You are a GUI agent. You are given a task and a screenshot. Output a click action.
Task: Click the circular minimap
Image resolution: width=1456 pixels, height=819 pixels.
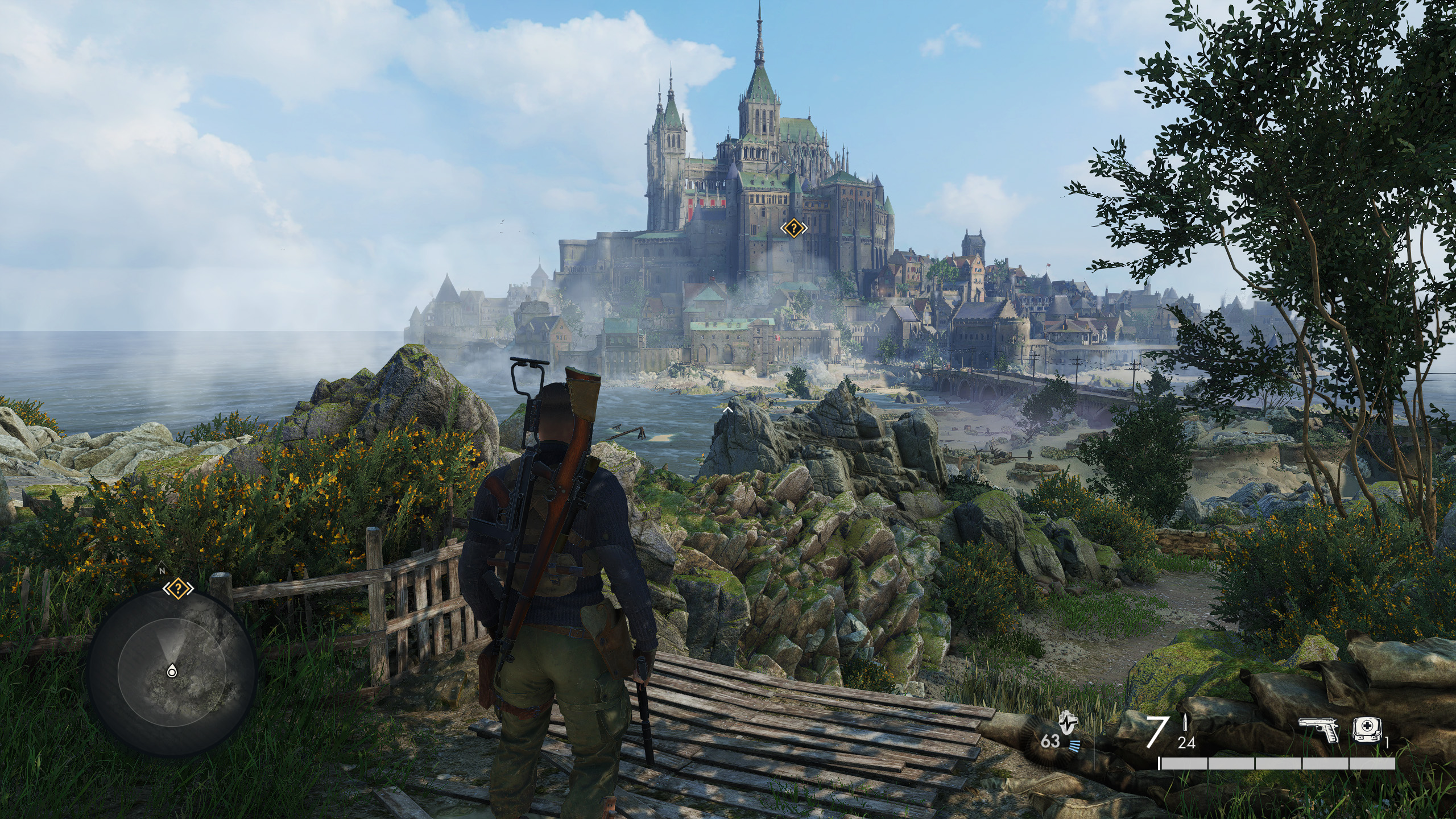(172, 671)
